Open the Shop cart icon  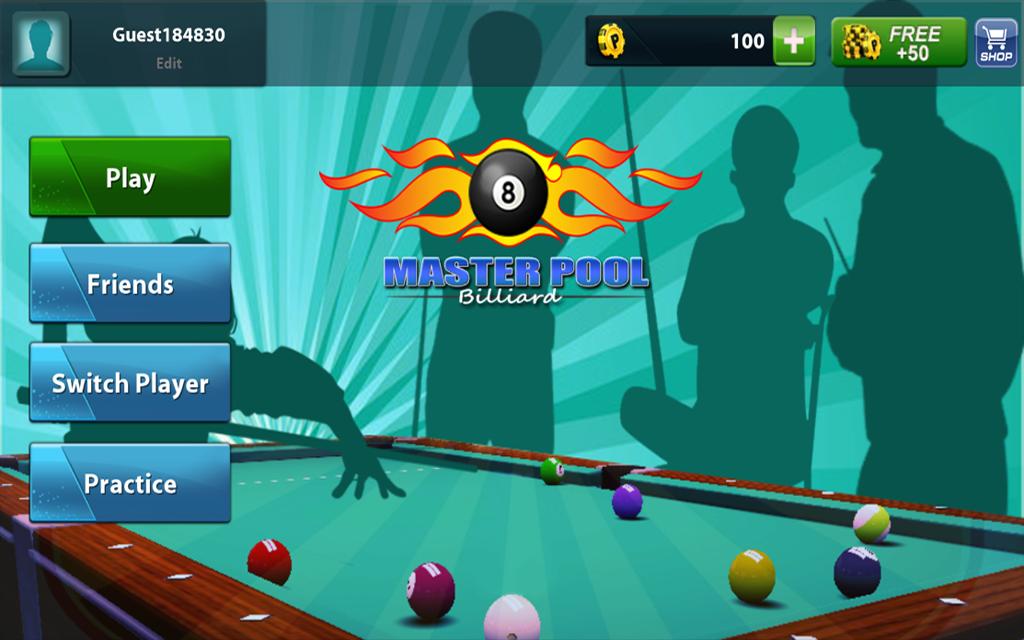(996, 42)
